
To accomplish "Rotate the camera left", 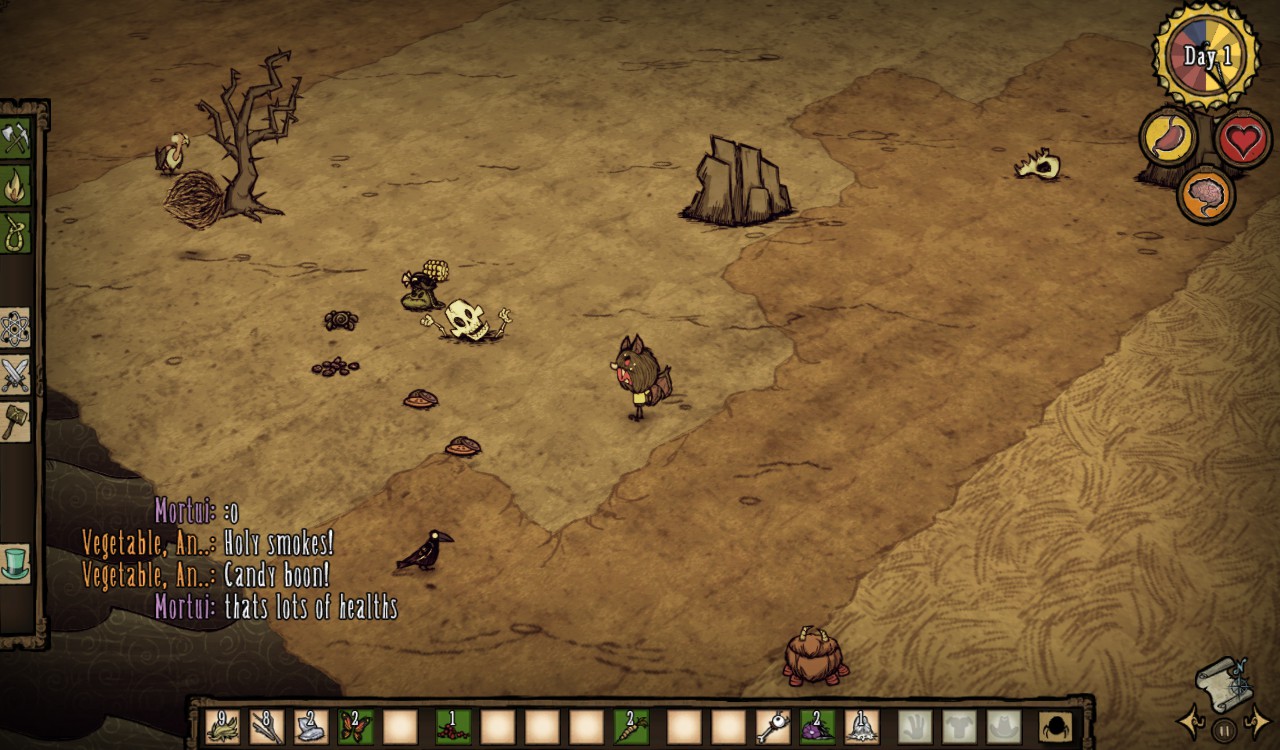I will pos(1190,720).
